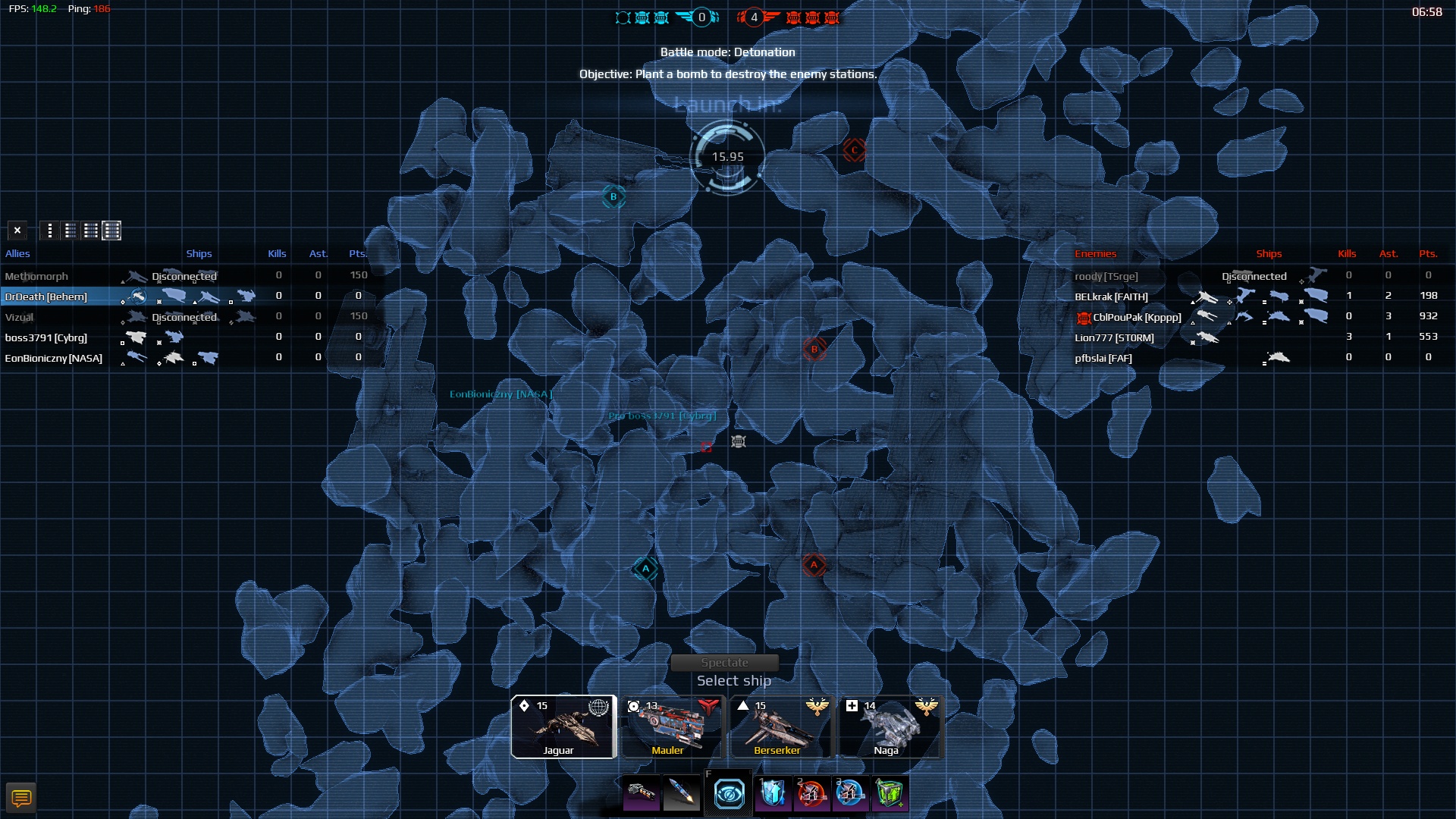The width and height of the screenshot is (1456, 819).
Task: Use the green cargo cube module in slot 4
Action: click(889, 793)
